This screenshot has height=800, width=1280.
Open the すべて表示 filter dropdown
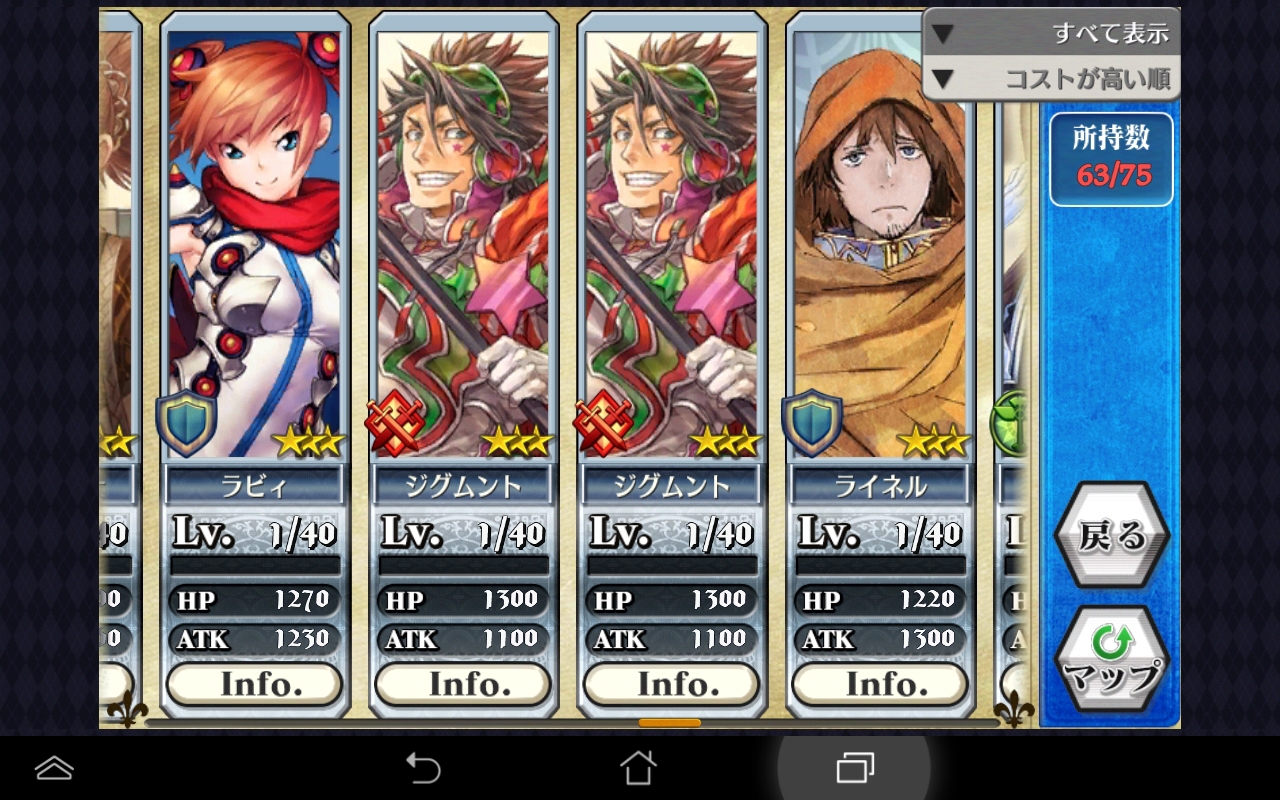point(1051,33)
